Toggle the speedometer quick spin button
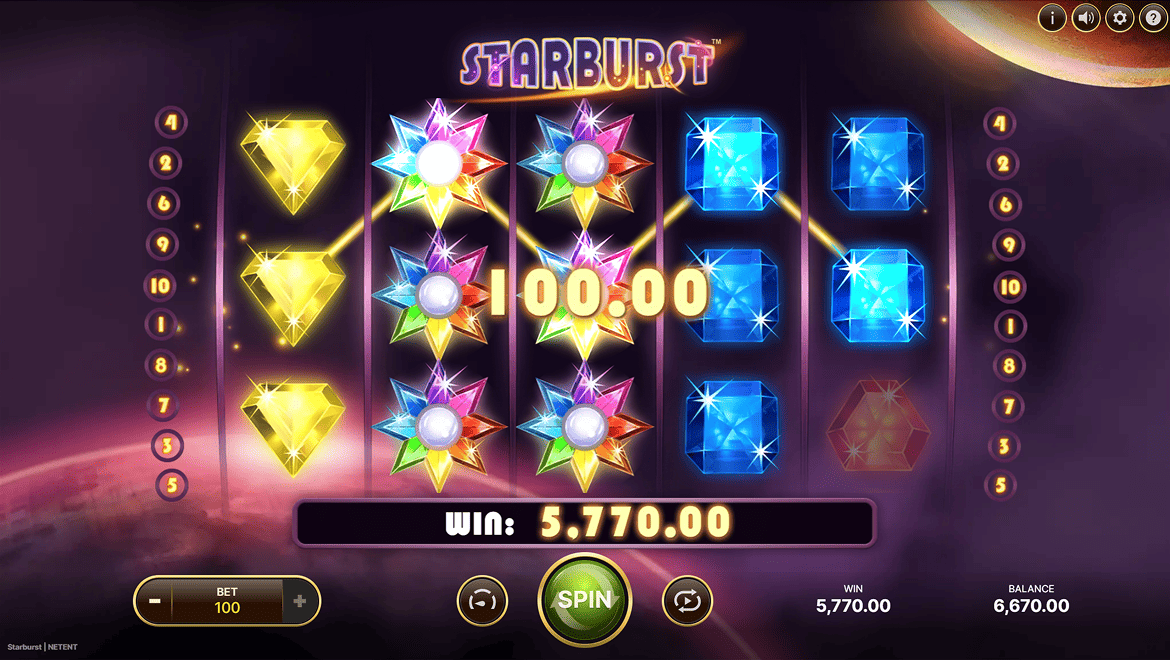This screenshot has width=1170, height=660. tap(482, 602)
